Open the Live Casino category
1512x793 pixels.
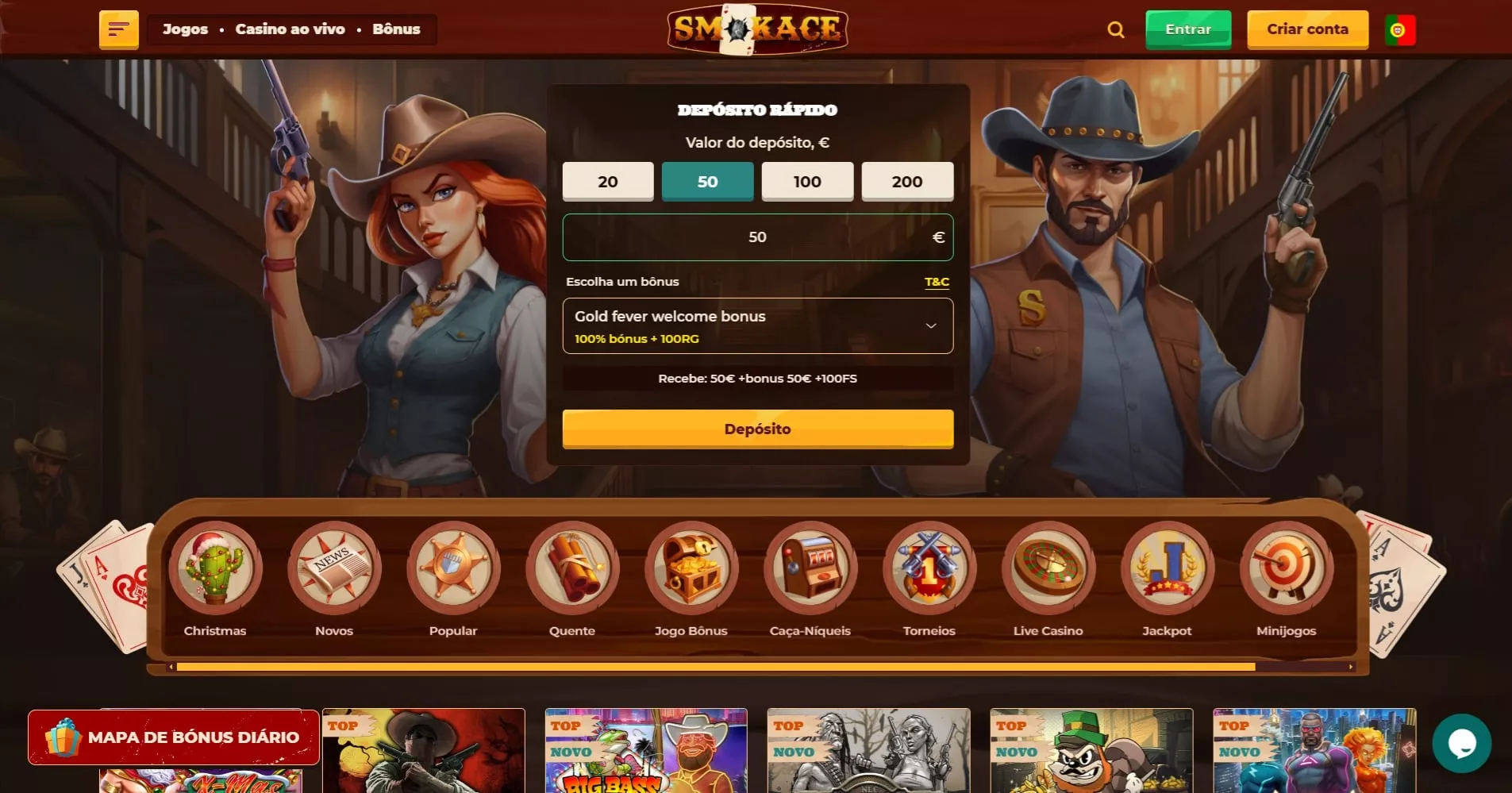point(1048,579)
